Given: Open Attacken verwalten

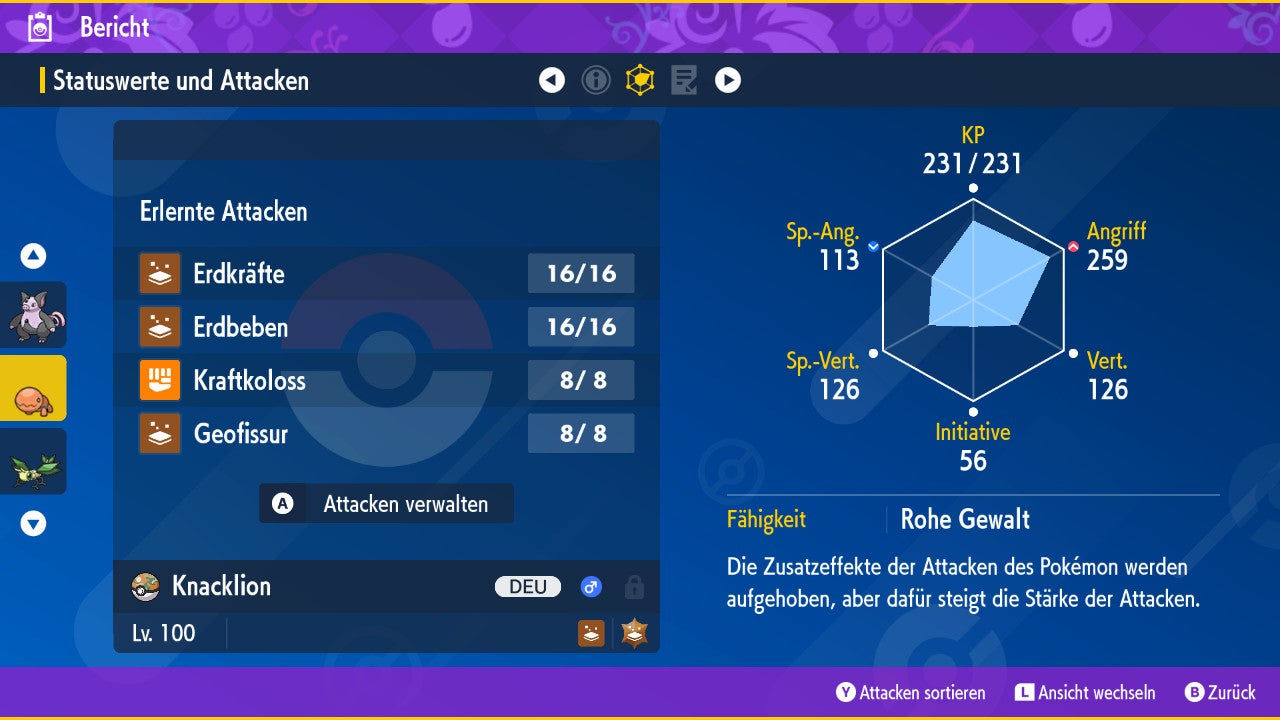Looking at the screenshot, I should [387, 504].
